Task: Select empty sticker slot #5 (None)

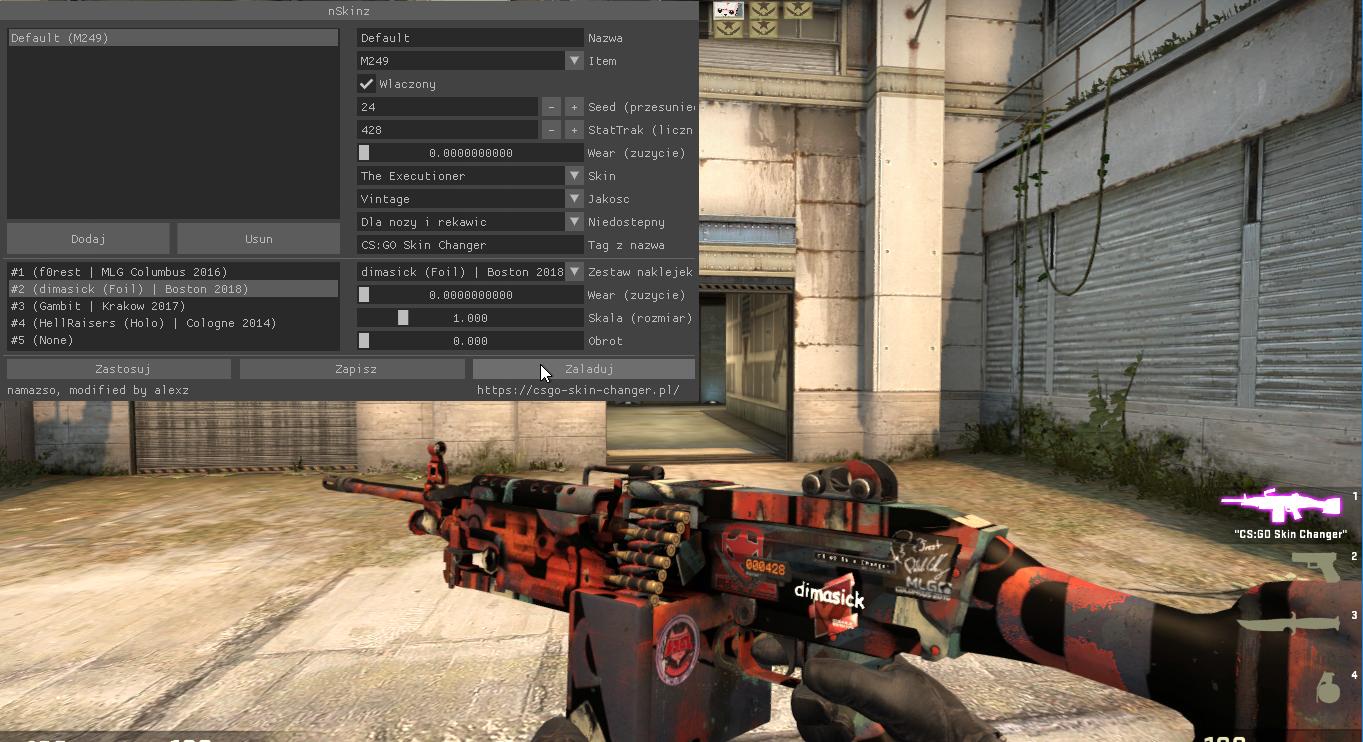Action: click(x=172, y=340)
